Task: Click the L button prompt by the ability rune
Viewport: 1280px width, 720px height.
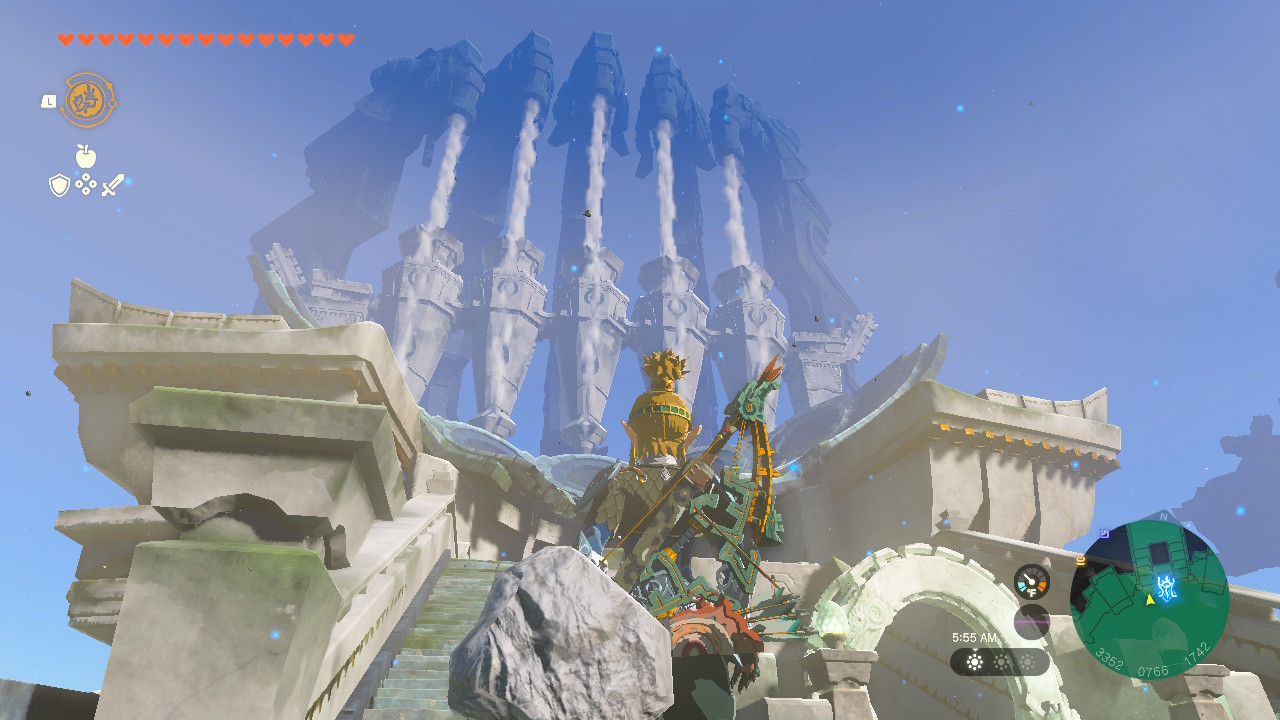Action: pos(49,102)
